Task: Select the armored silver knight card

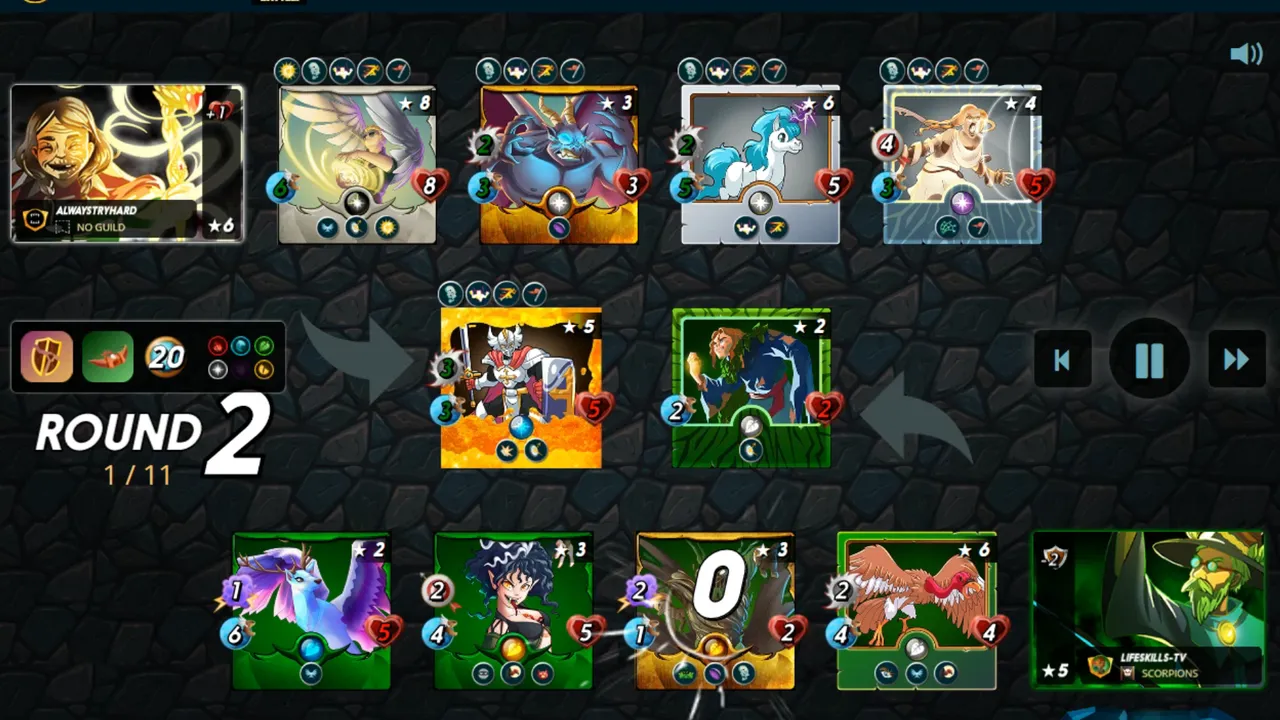Action: tap(521, 388)
